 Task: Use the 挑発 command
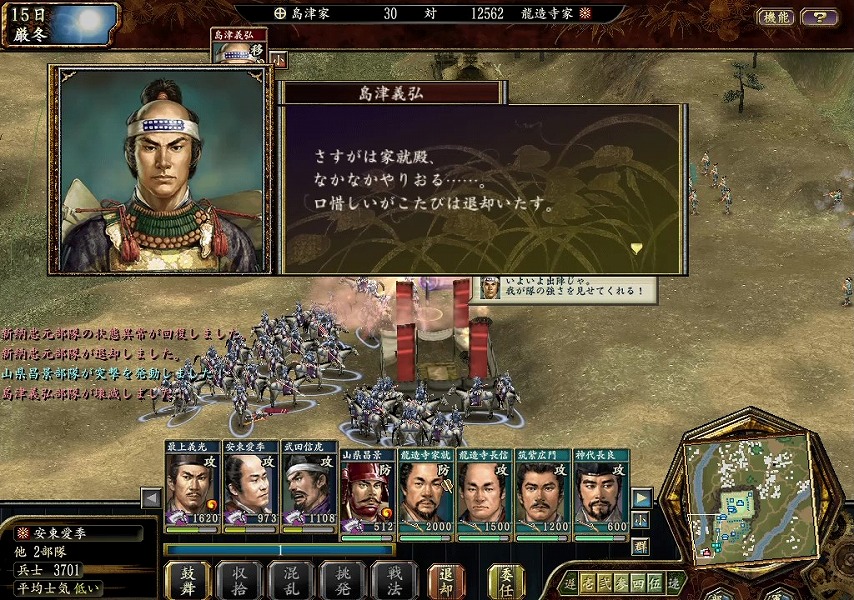pyautogui.click(x=342, y=579)
